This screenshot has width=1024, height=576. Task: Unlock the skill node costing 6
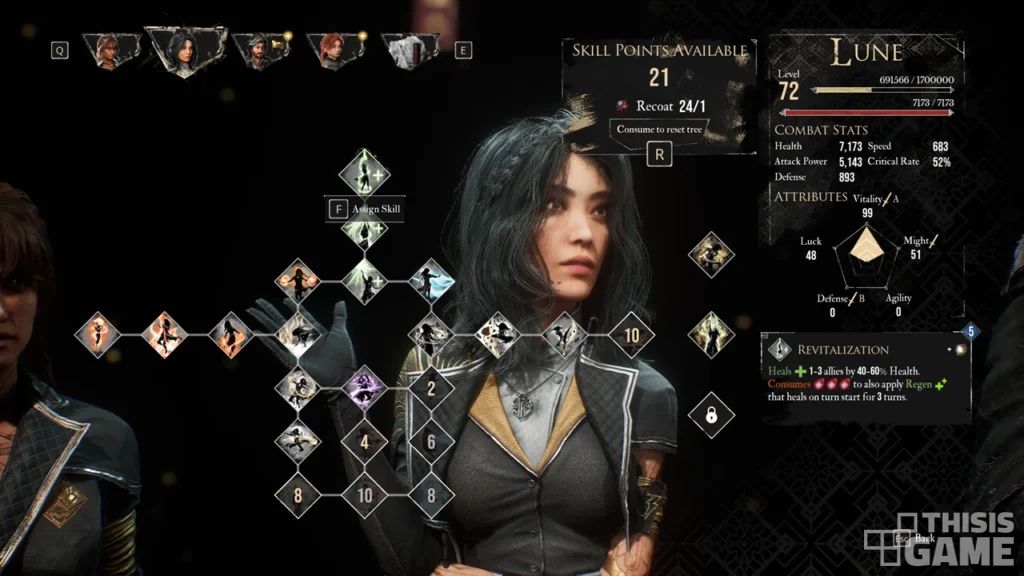click(x=430, y=440)
